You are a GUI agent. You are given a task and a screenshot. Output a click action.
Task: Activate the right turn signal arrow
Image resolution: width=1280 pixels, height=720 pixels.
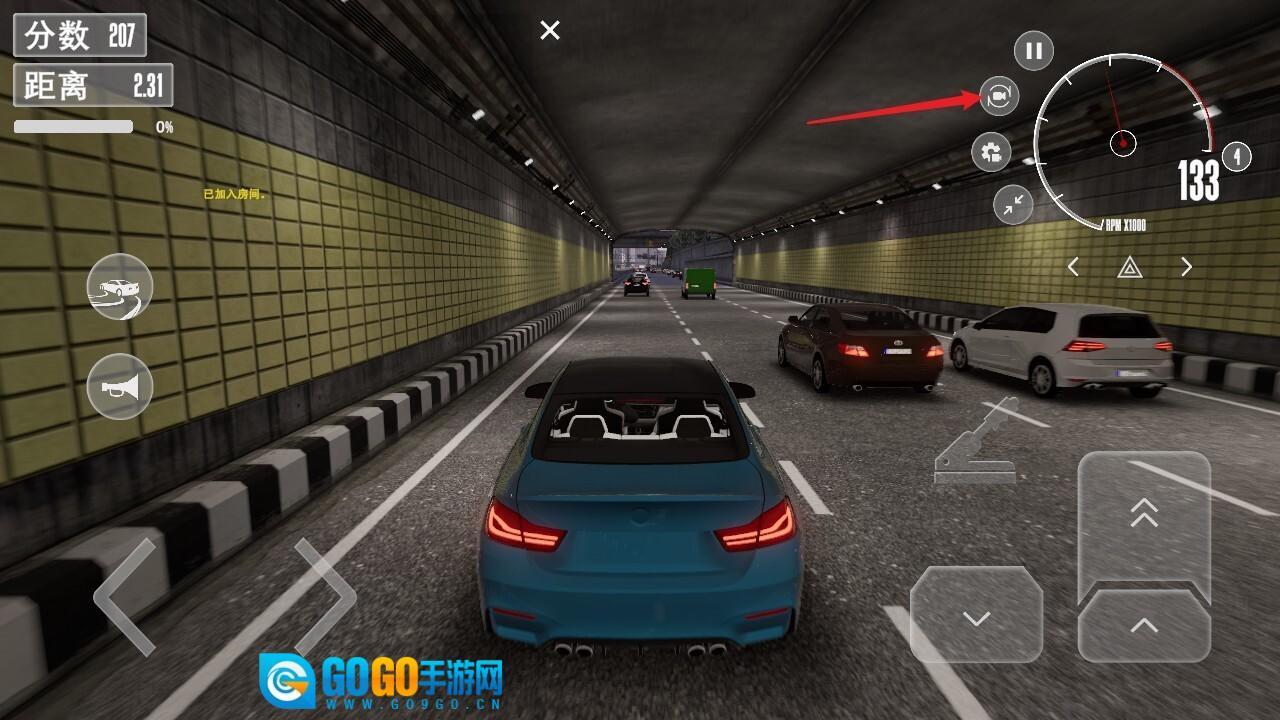1187,267
